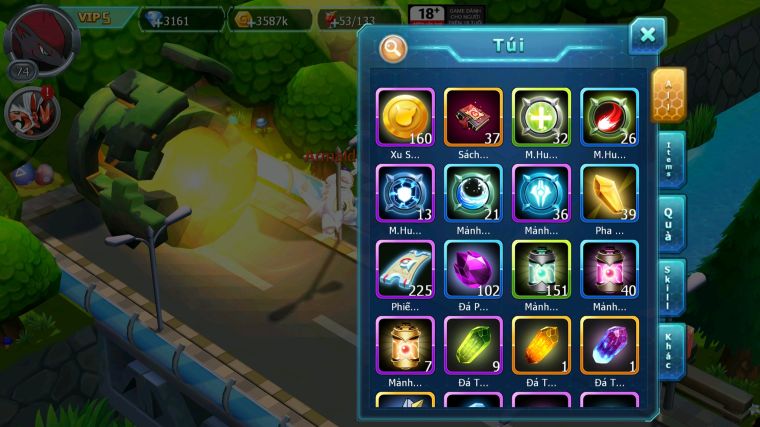Open the Pokémon icon with red alert
This screenshot has width=760, height=427.
pos(27,109)
